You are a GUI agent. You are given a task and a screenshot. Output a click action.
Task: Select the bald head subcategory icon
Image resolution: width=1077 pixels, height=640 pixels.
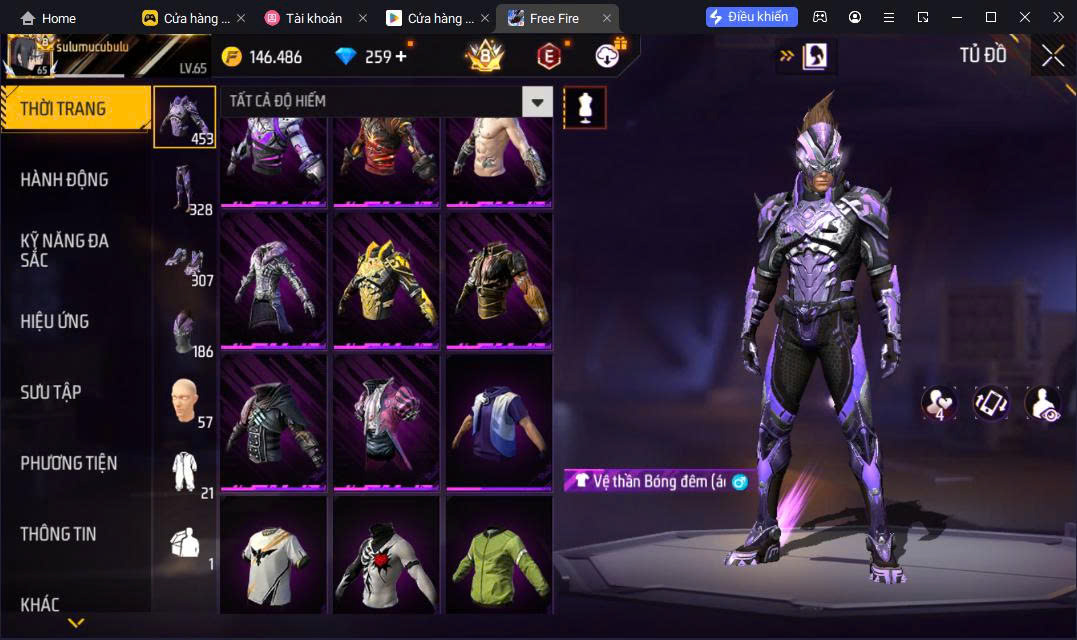coord(185,402)
